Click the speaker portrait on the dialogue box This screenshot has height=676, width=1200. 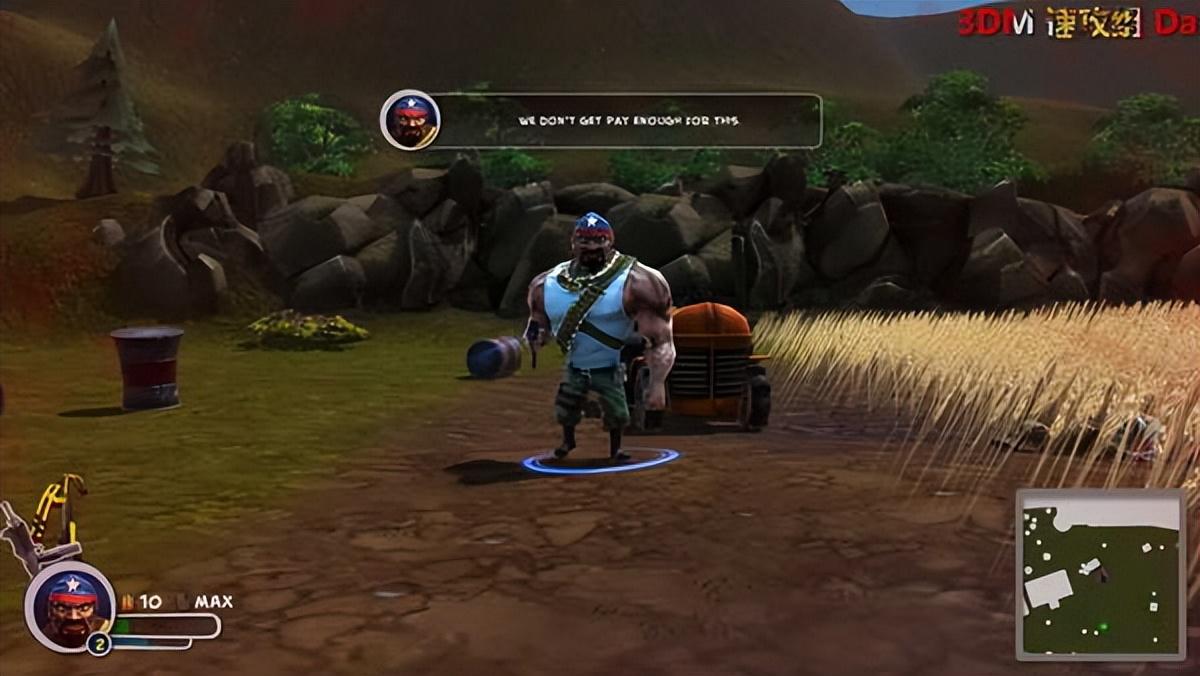(410, 120)
